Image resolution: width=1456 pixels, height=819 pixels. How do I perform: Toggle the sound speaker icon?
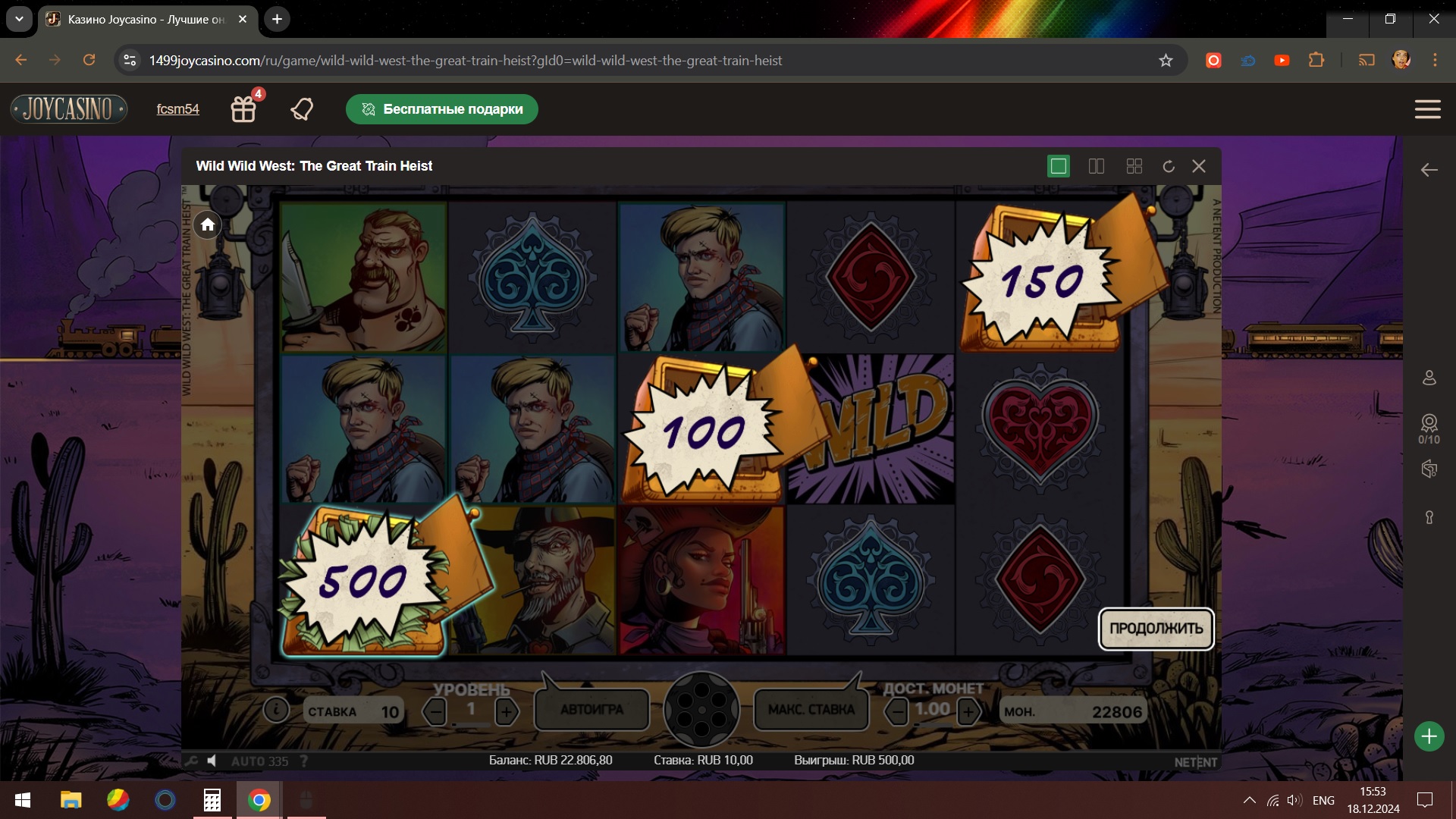pyautogui.click(x=212, y=761)
